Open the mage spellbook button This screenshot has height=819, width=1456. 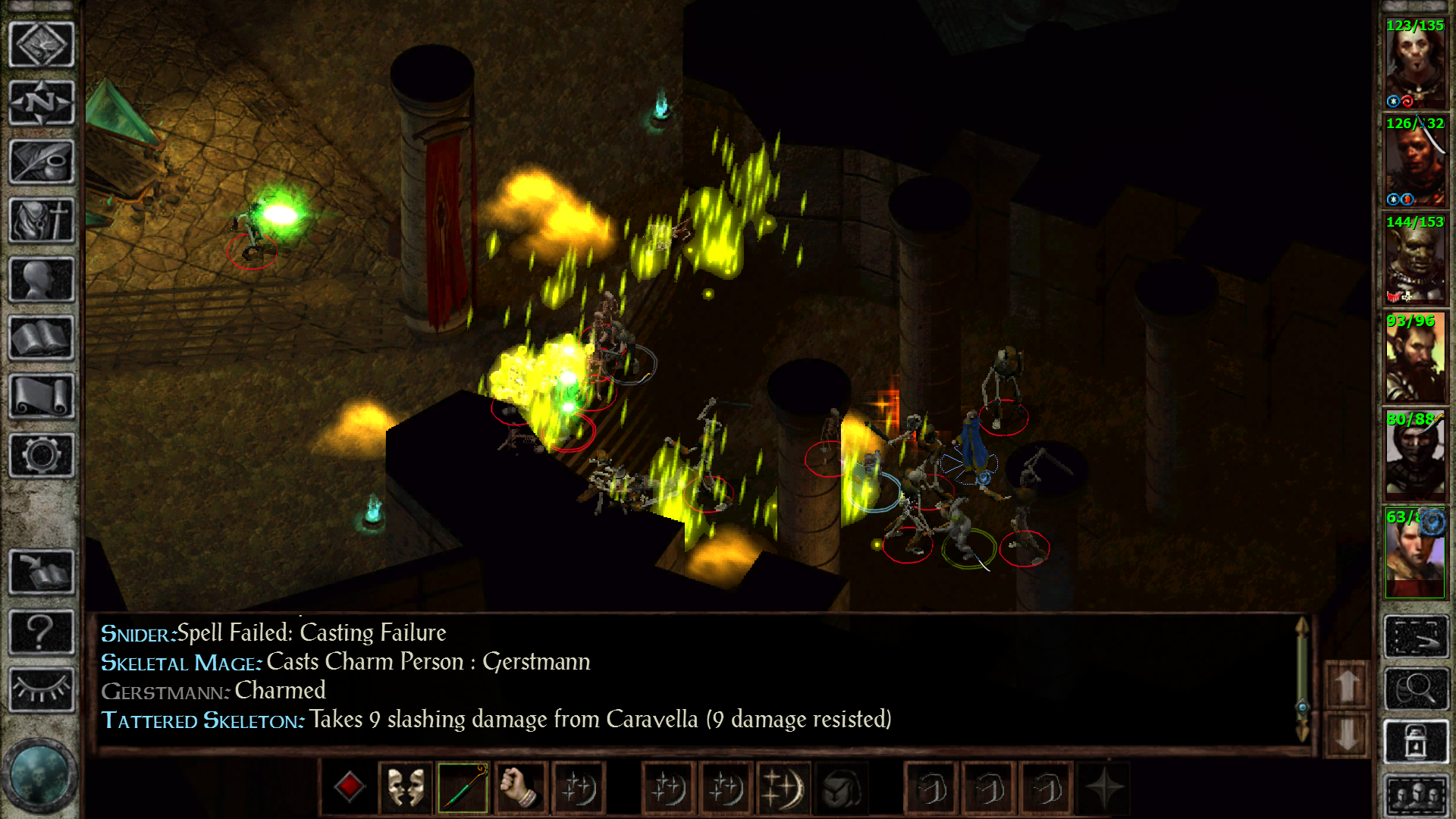click(x=41, y=338)
